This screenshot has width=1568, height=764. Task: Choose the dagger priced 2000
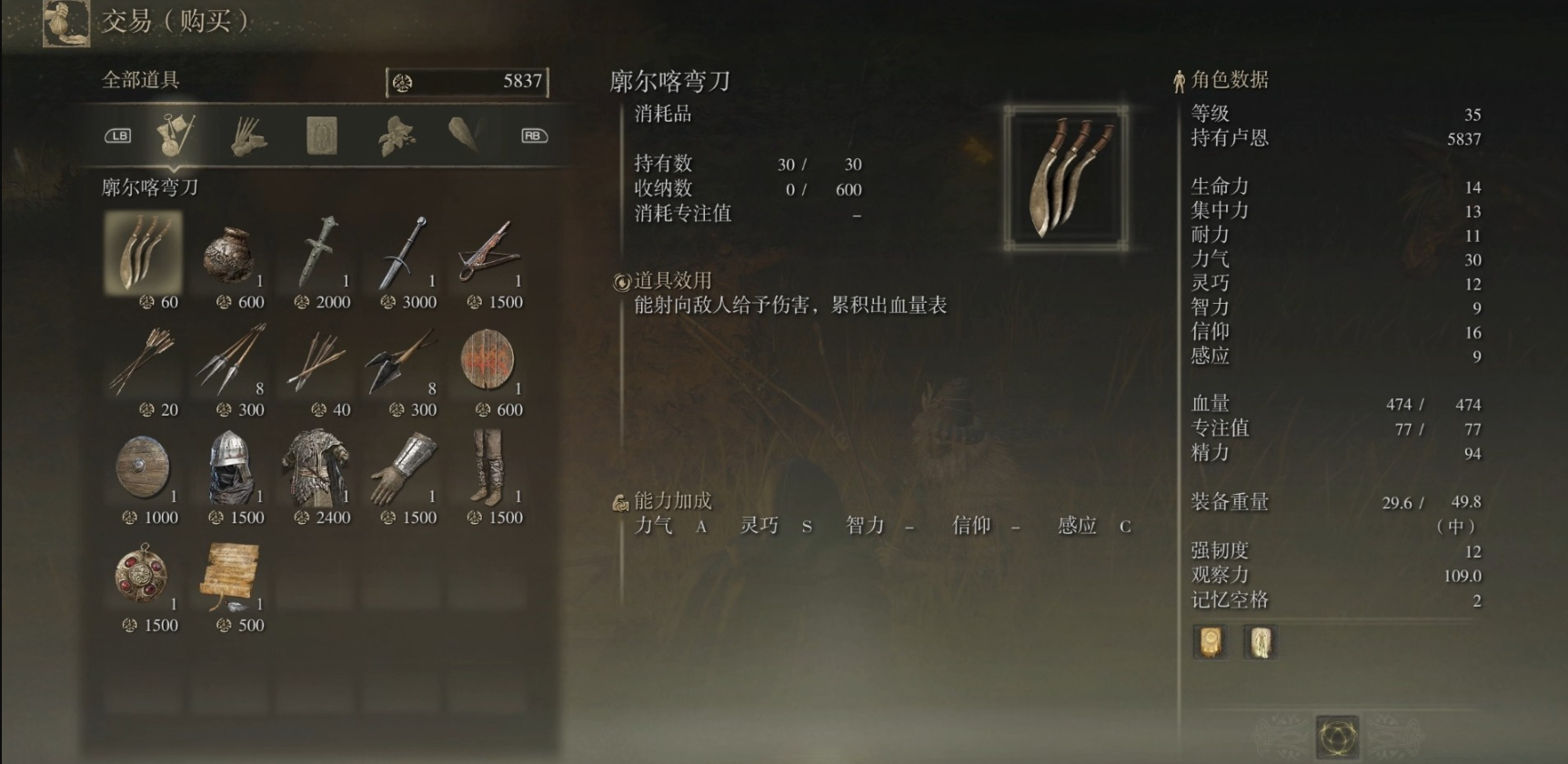coord(317,255)
